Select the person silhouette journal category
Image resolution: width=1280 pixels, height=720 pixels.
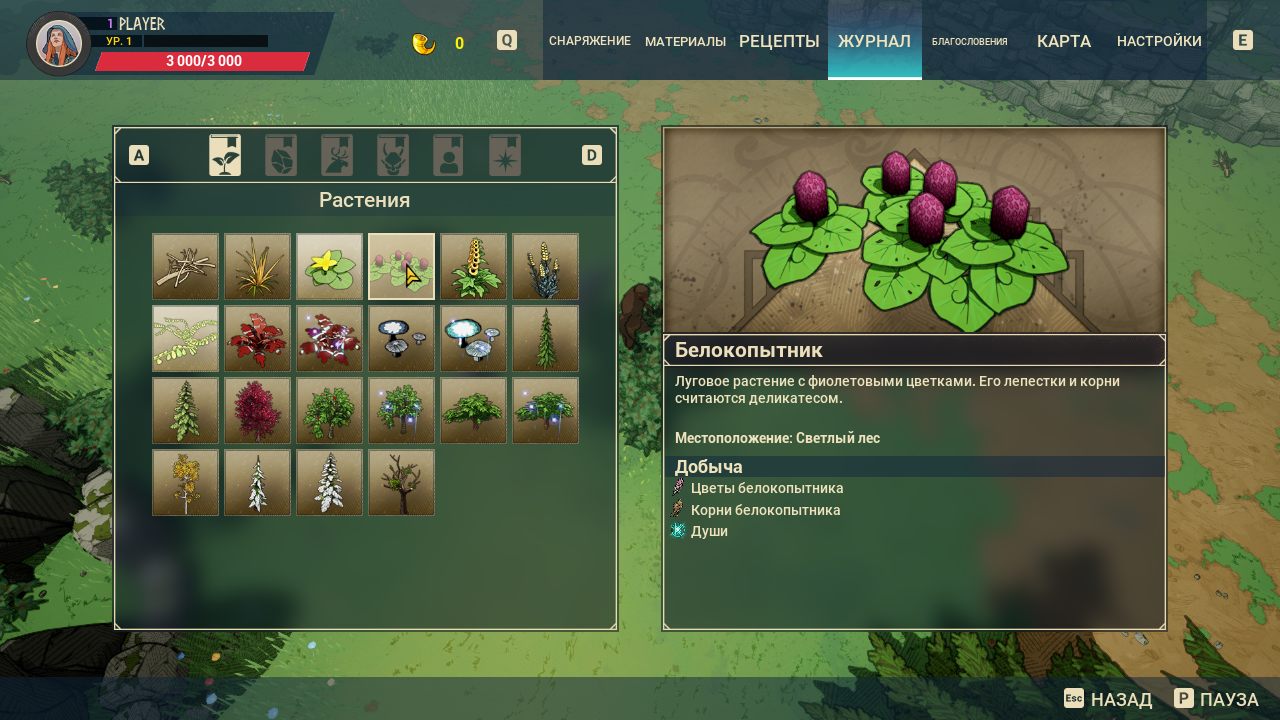pyautogui.click(x=449, y=156)
